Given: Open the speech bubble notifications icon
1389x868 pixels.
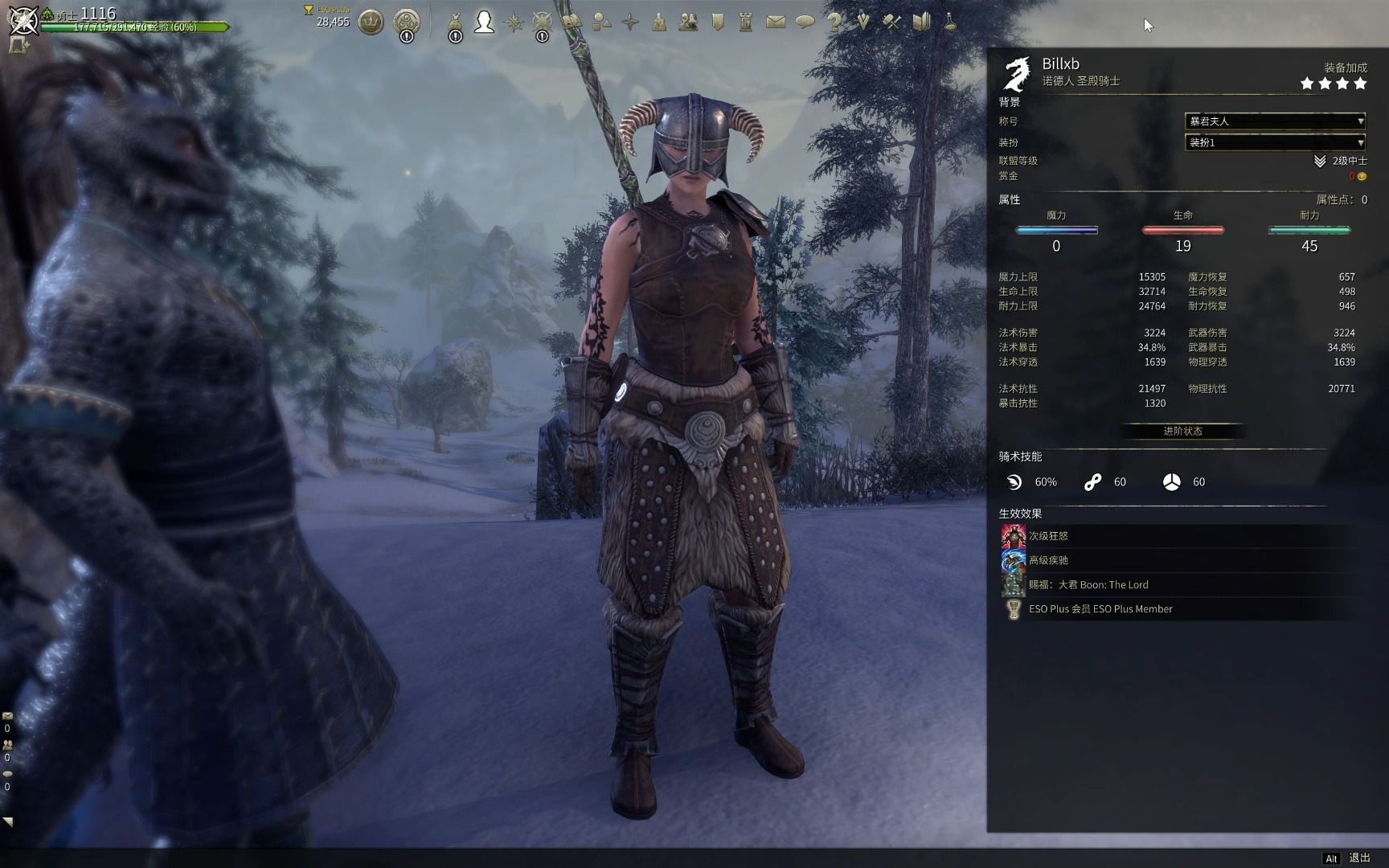Looking at the screenshot, I should pyautogui.click(x=805, y=23).
